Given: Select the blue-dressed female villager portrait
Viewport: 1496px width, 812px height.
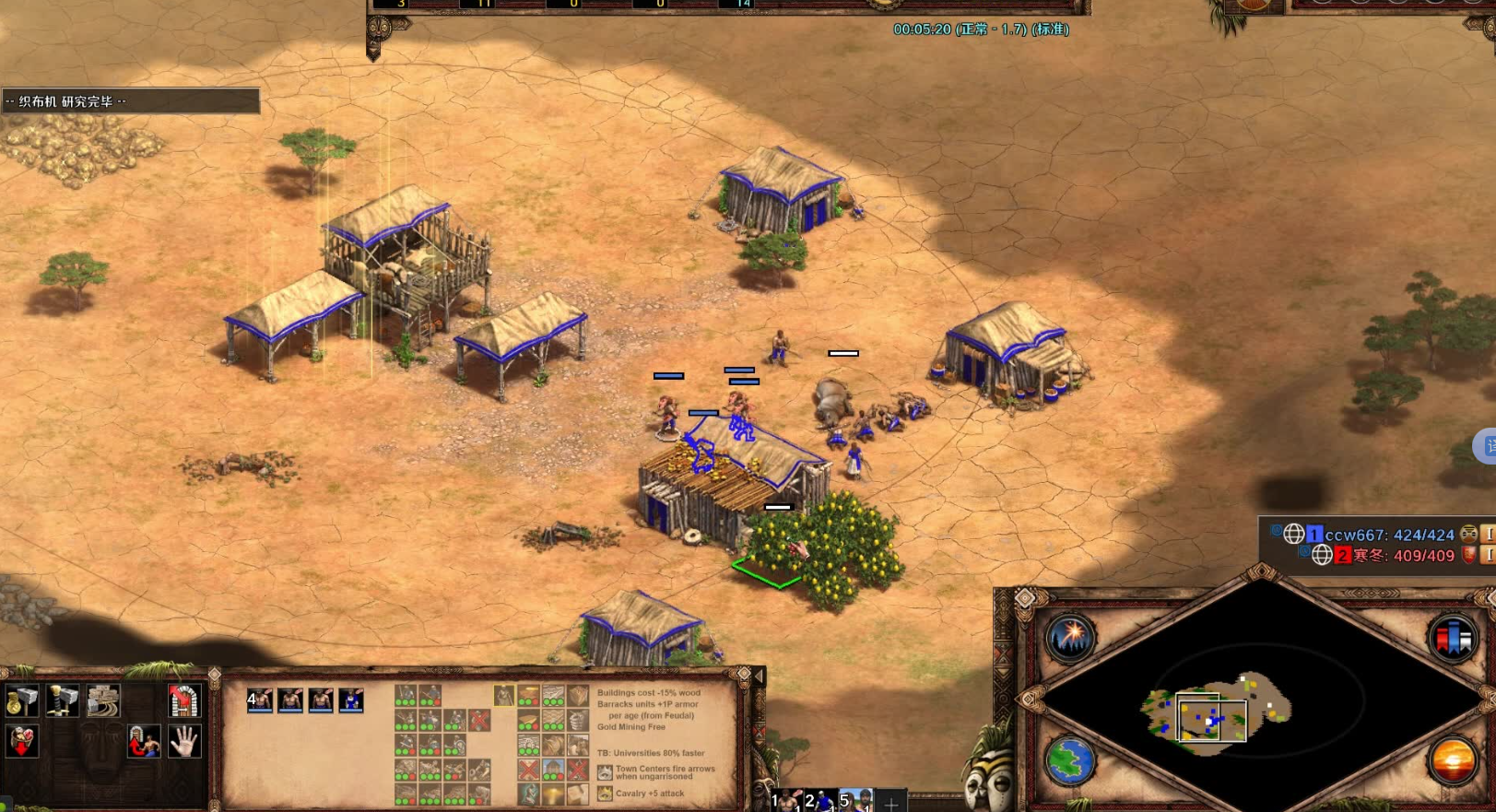Looking at the screenshot, I should click(x=351, y=700).
